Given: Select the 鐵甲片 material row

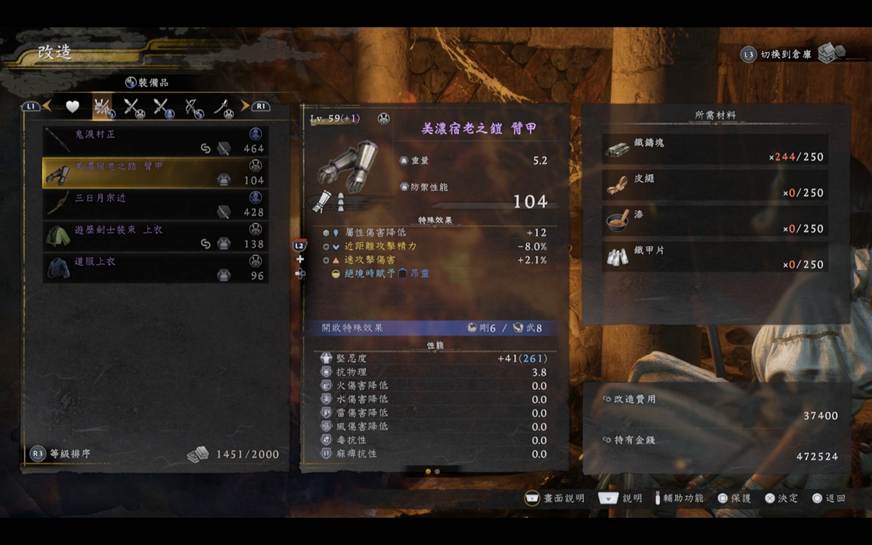Looking at the screenshot, I should [716, 258].
